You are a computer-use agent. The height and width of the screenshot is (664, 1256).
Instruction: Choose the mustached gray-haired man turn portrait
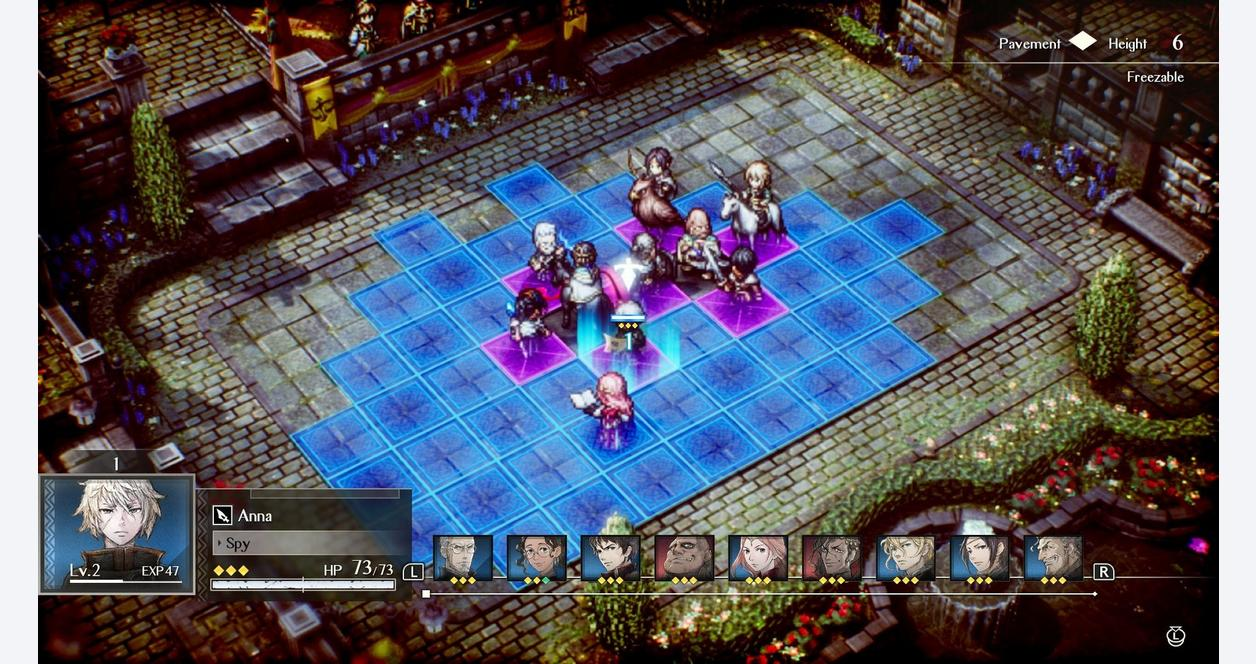click(1054, 558)
